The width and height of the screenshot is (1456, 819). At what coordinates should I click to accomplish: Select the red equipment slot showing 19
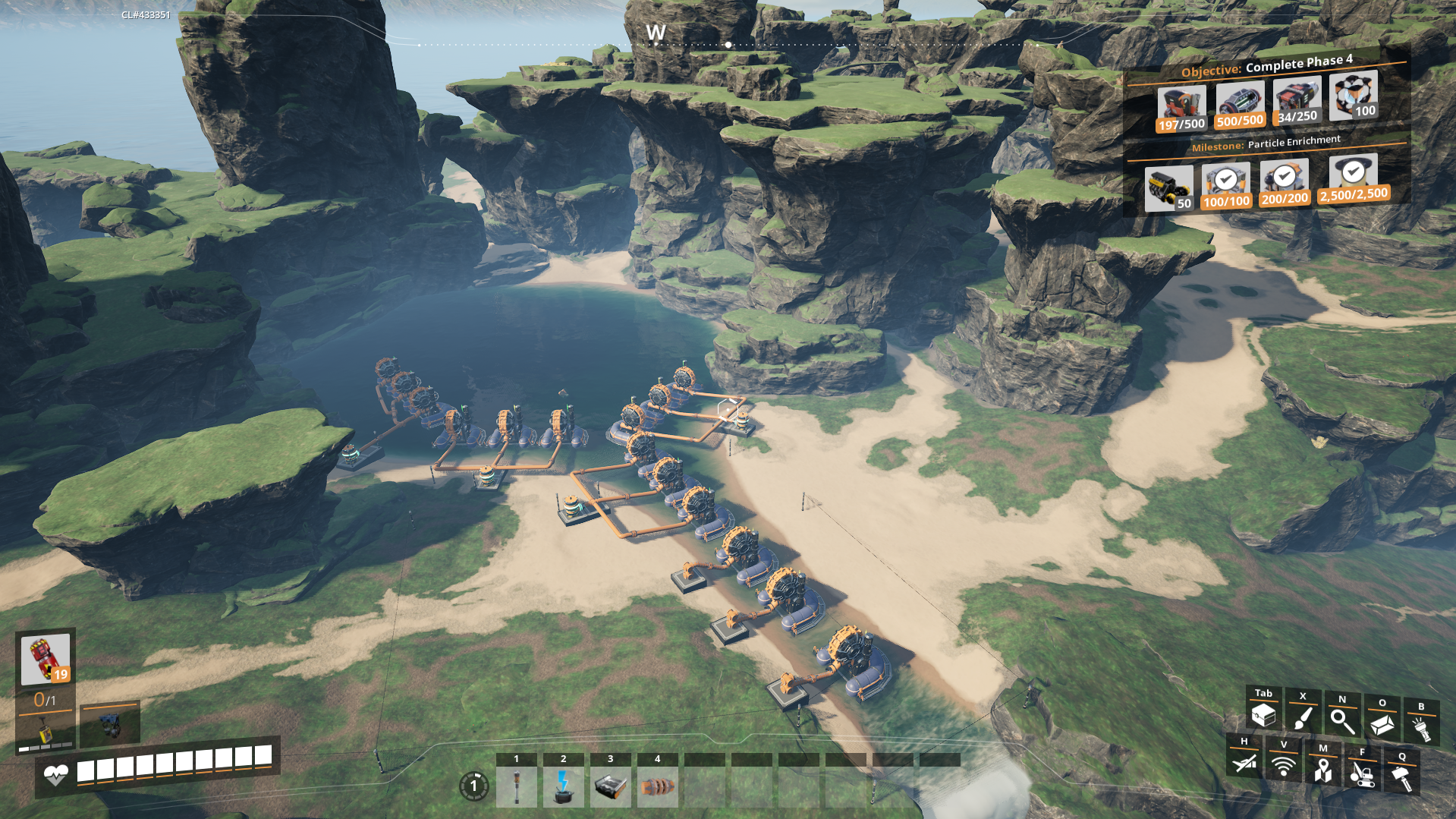click(46, 659)
